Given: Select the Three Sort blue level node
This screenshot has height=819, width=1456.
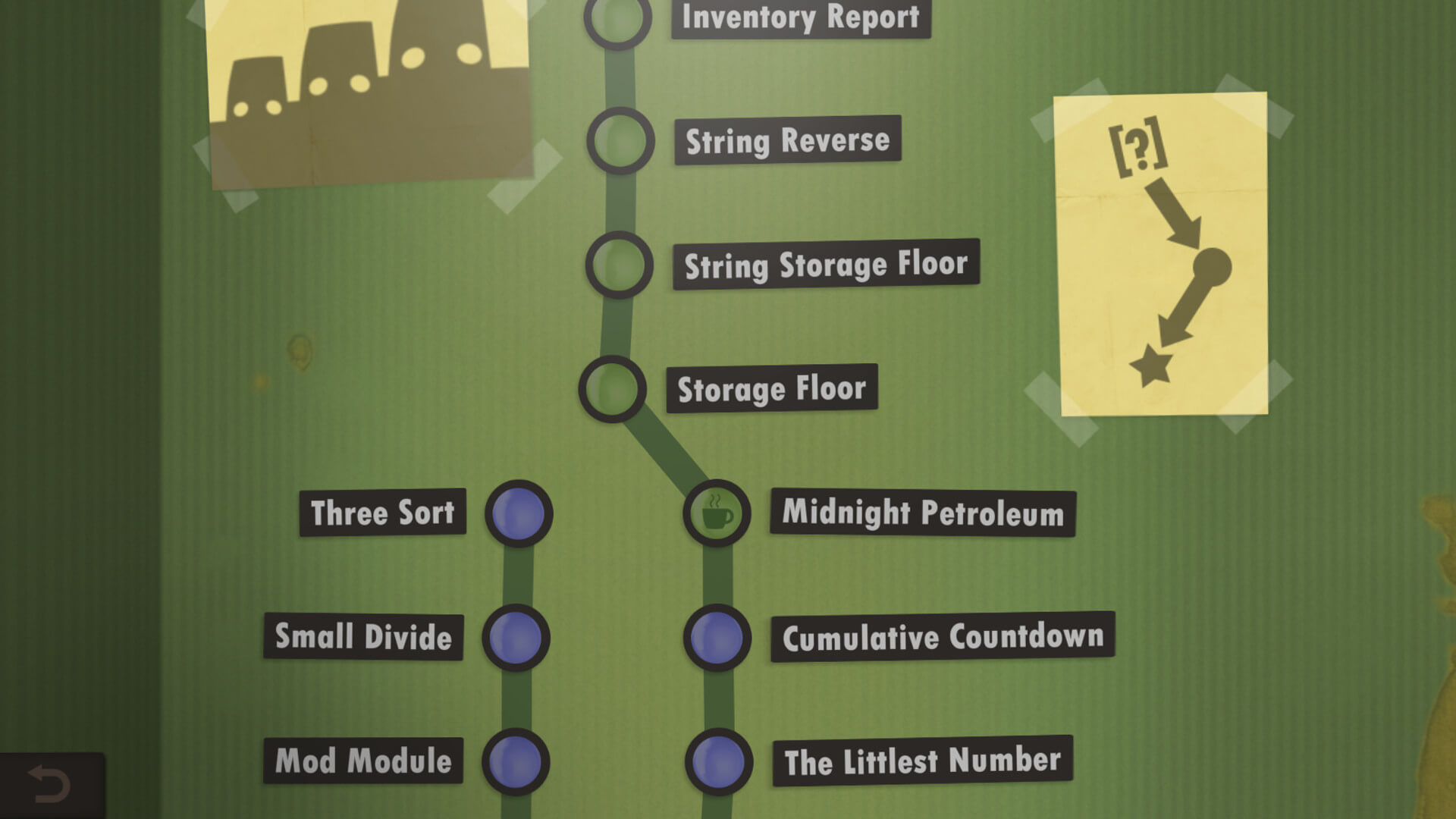Looking at the screenshot, I should coord(518,513).
